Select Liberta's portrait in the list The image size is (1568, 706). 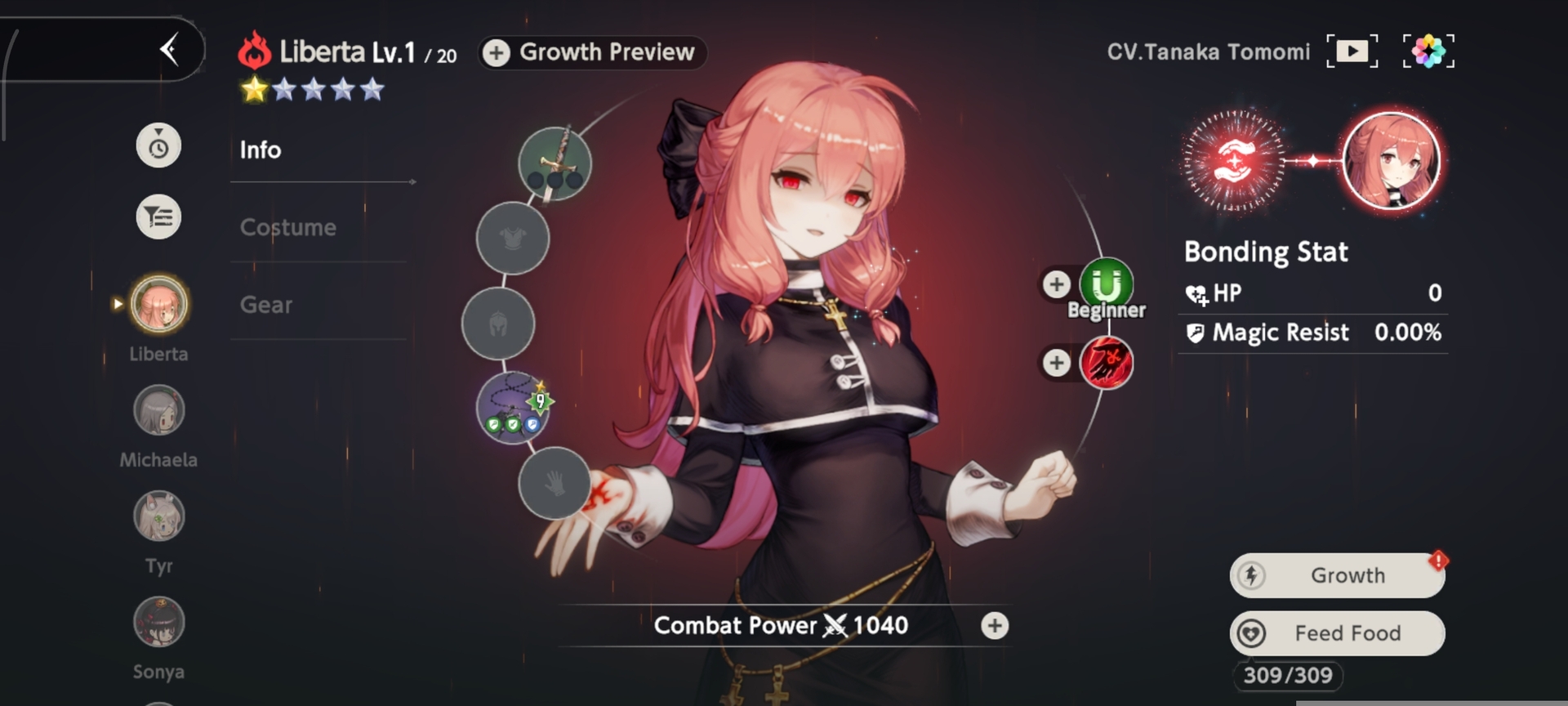coord(158,305)
